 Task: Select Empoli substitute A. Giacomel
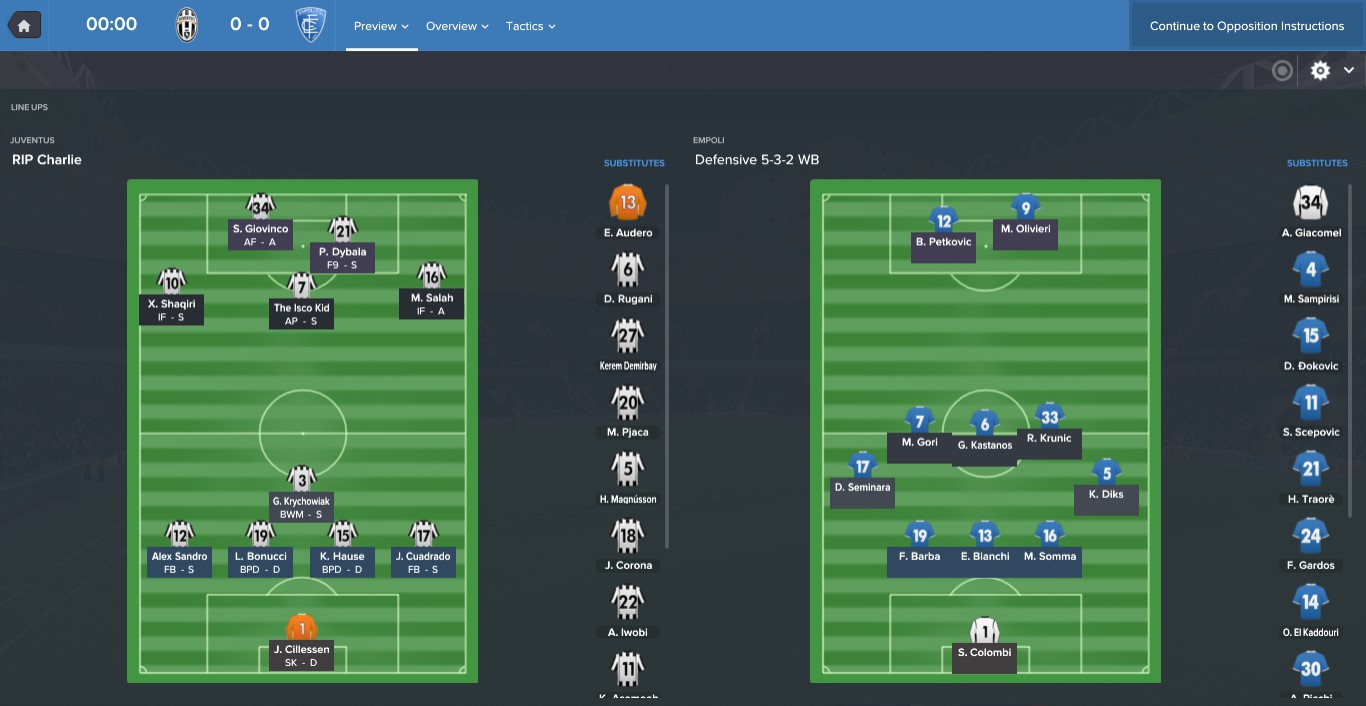point(1311,204)
